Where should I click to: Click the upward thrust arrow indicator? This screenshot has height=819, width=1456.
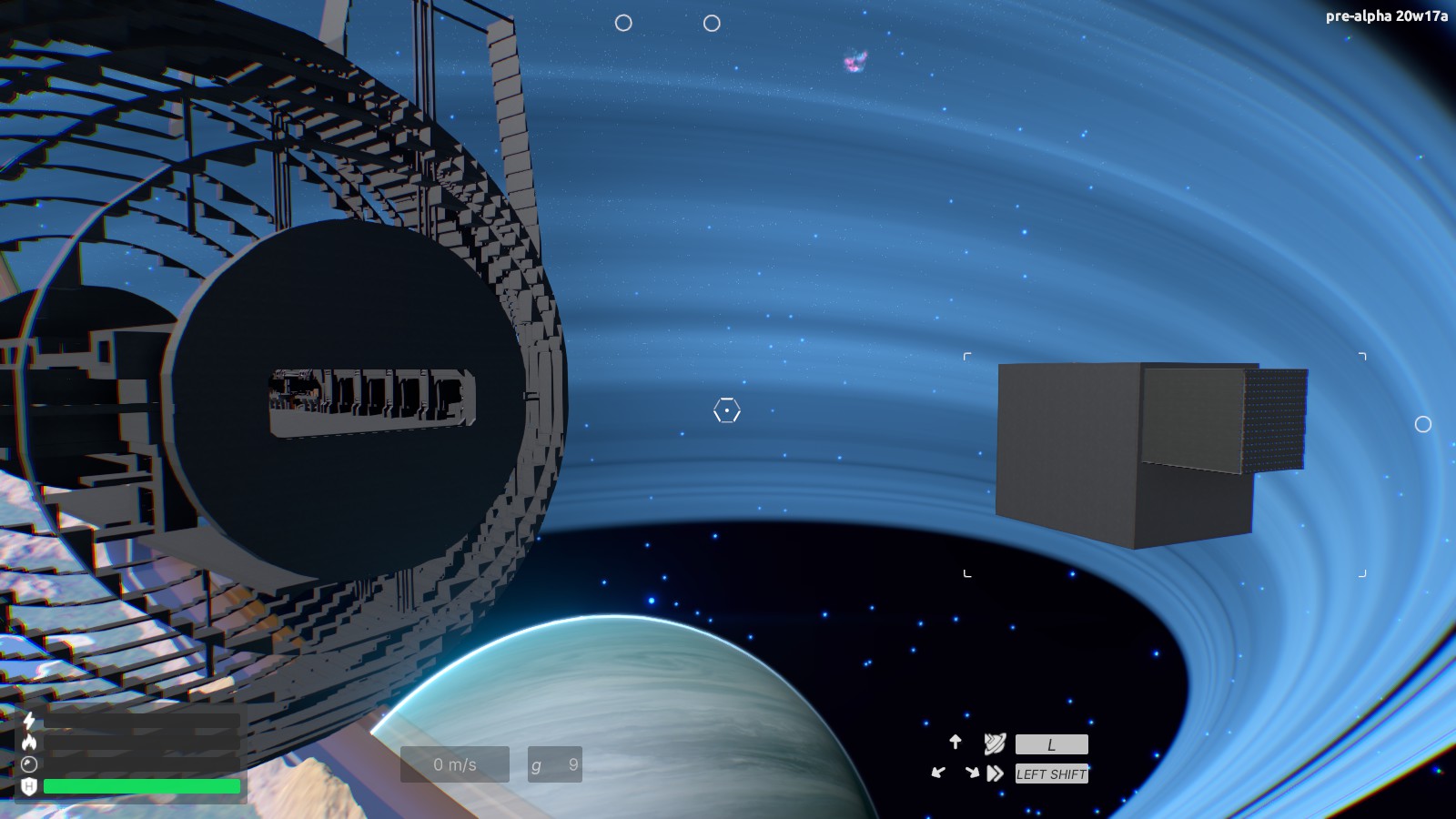click(x=955, y=742)
